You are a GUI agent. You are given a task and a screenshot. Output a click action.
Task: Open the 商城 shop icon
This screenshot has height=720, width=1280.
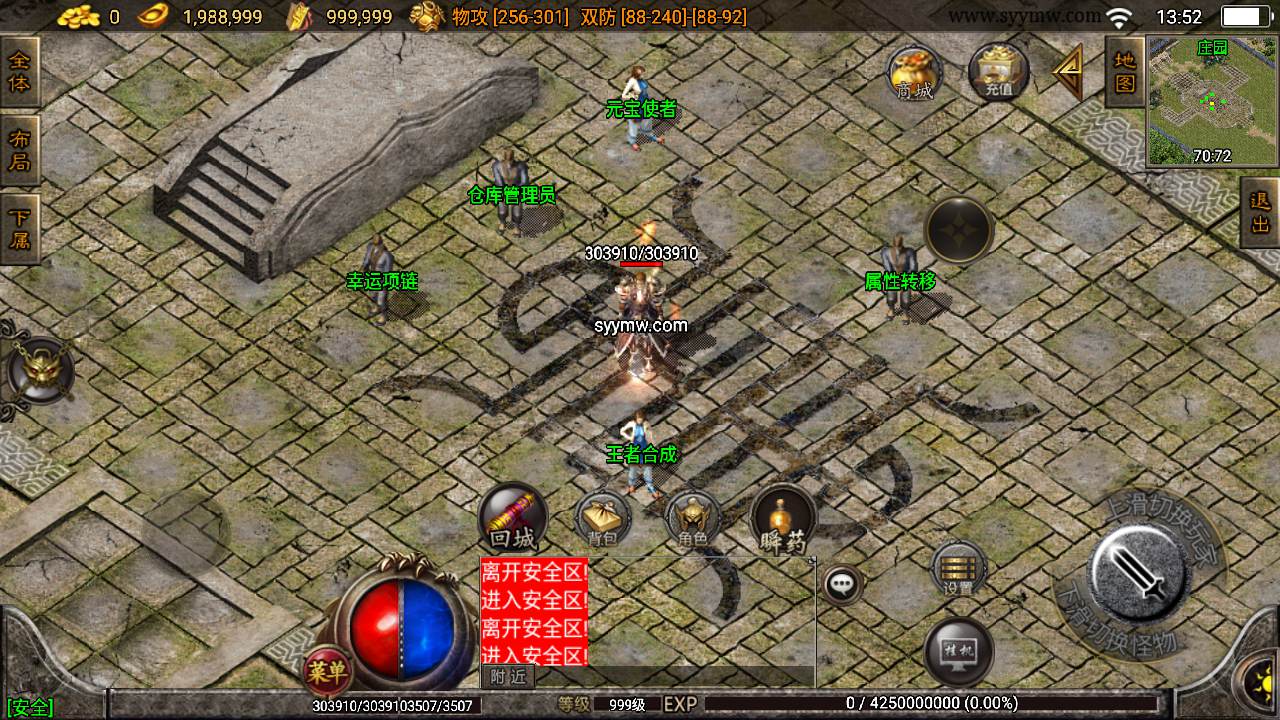[914, 73]
